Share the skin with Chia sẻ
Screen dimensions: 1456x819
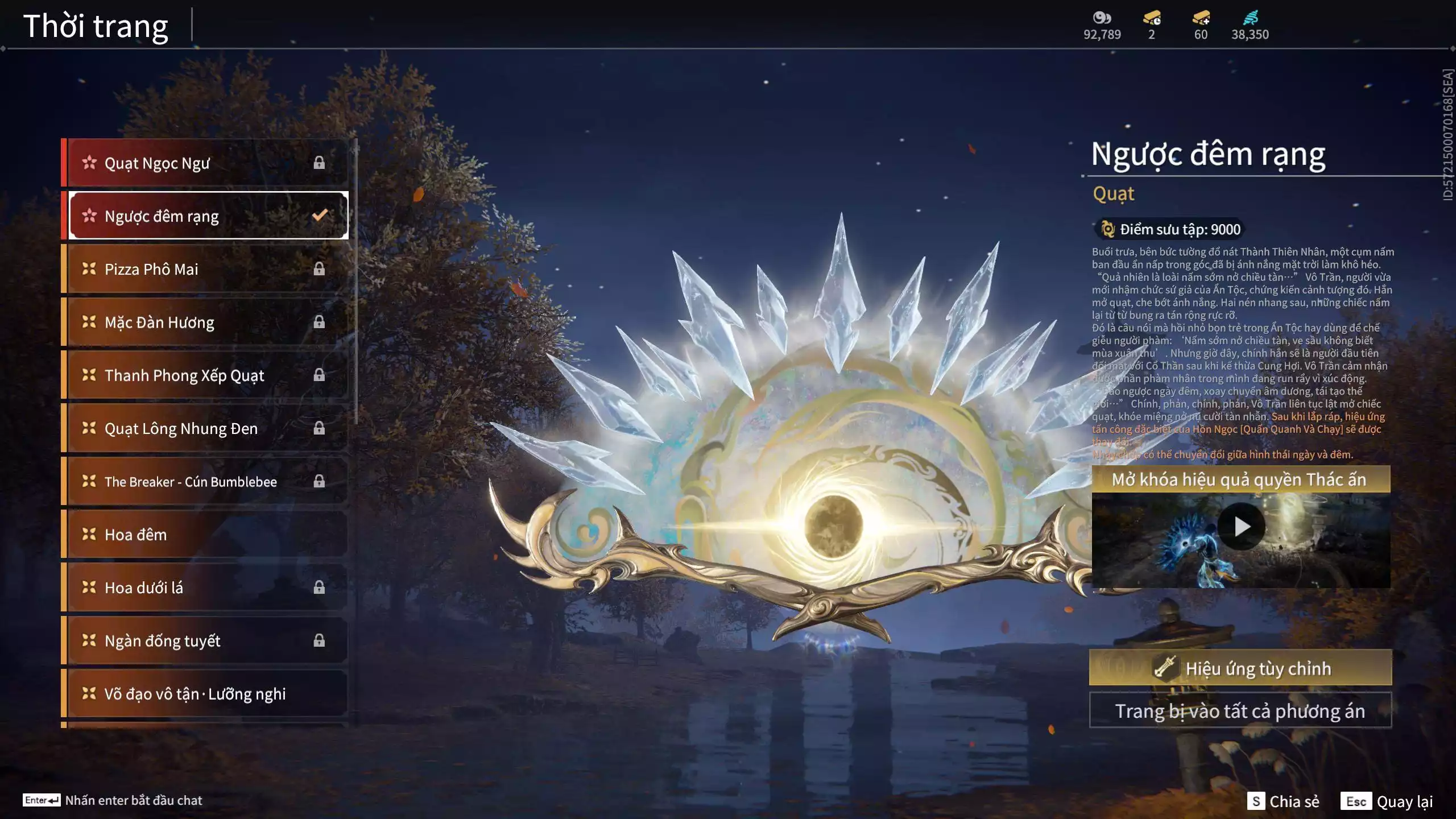pyautogui.click(x=1283, y=801)
